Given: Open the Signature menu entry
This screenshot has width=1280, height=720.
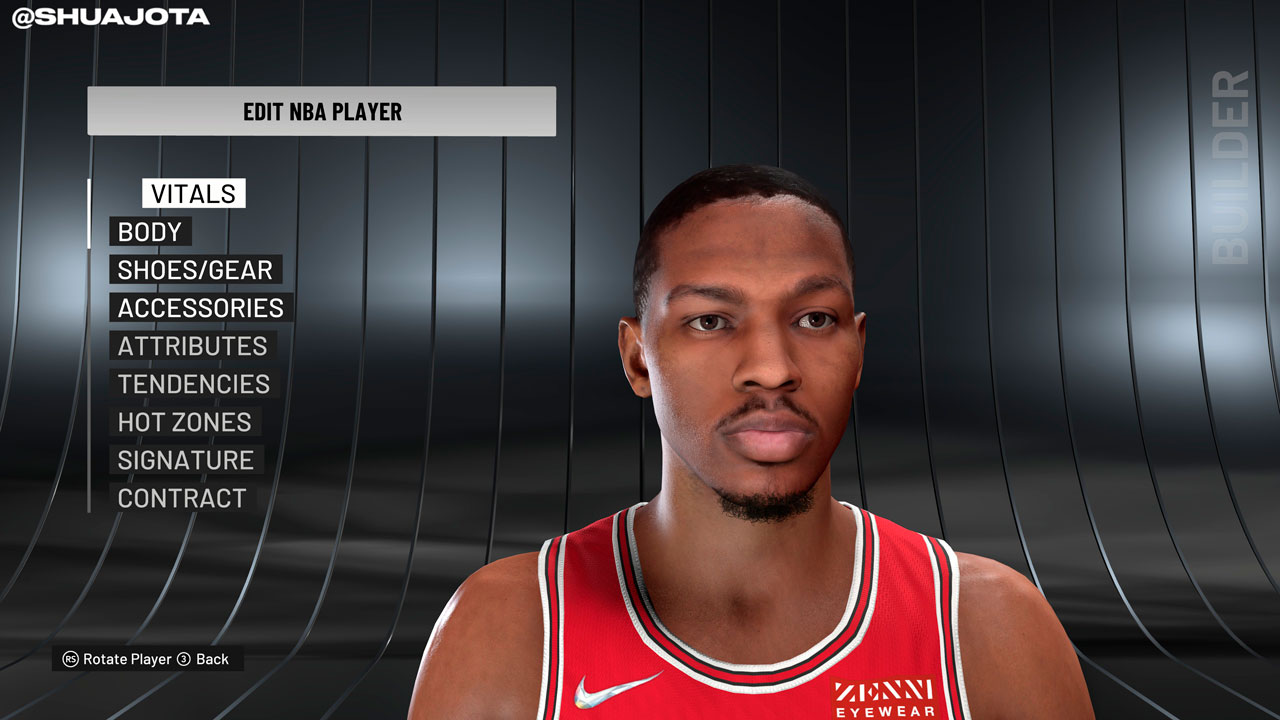Looking at the screenshot, I should (186, 460).
